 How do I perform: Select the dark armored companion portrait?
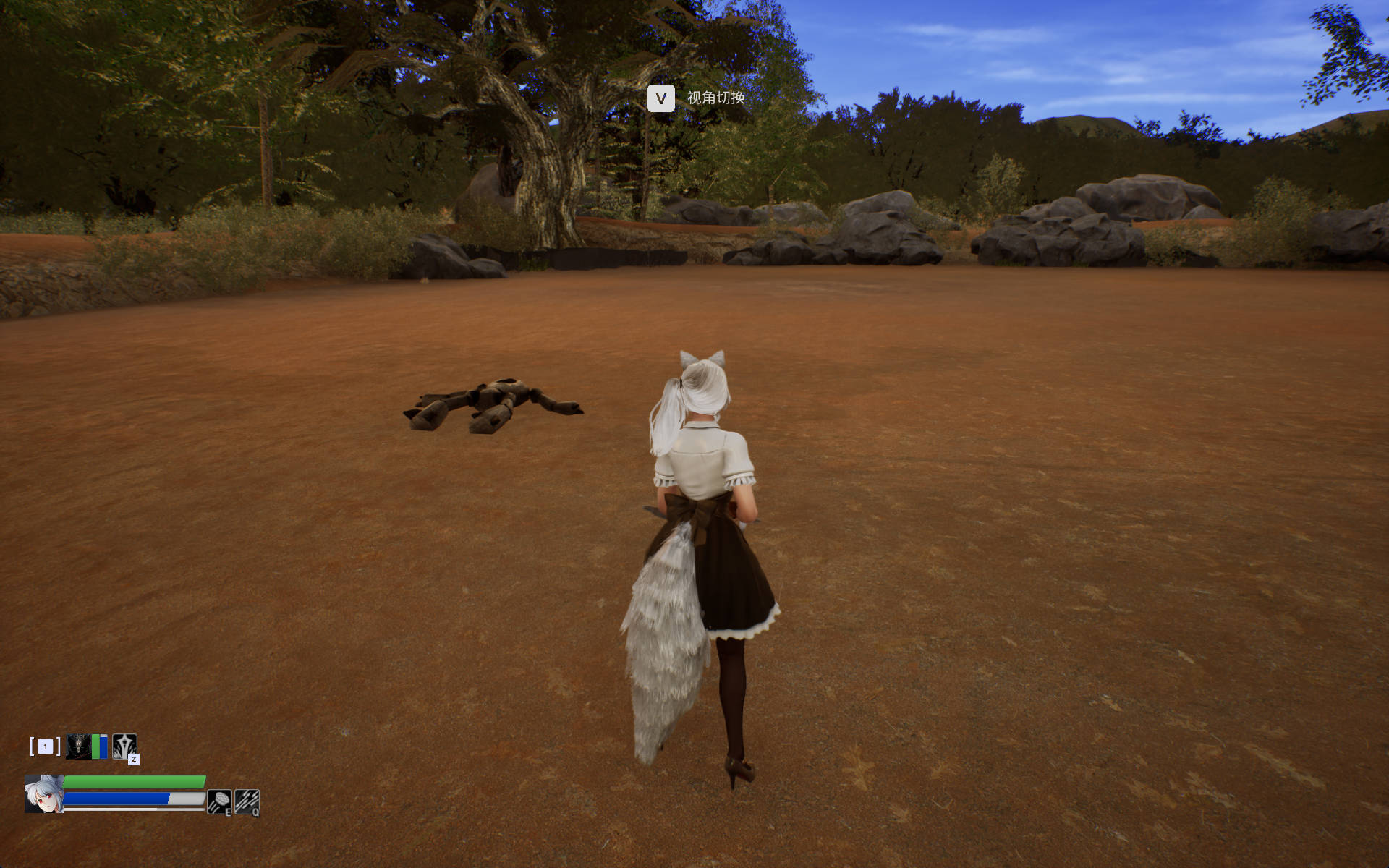[x=78, y=746]
